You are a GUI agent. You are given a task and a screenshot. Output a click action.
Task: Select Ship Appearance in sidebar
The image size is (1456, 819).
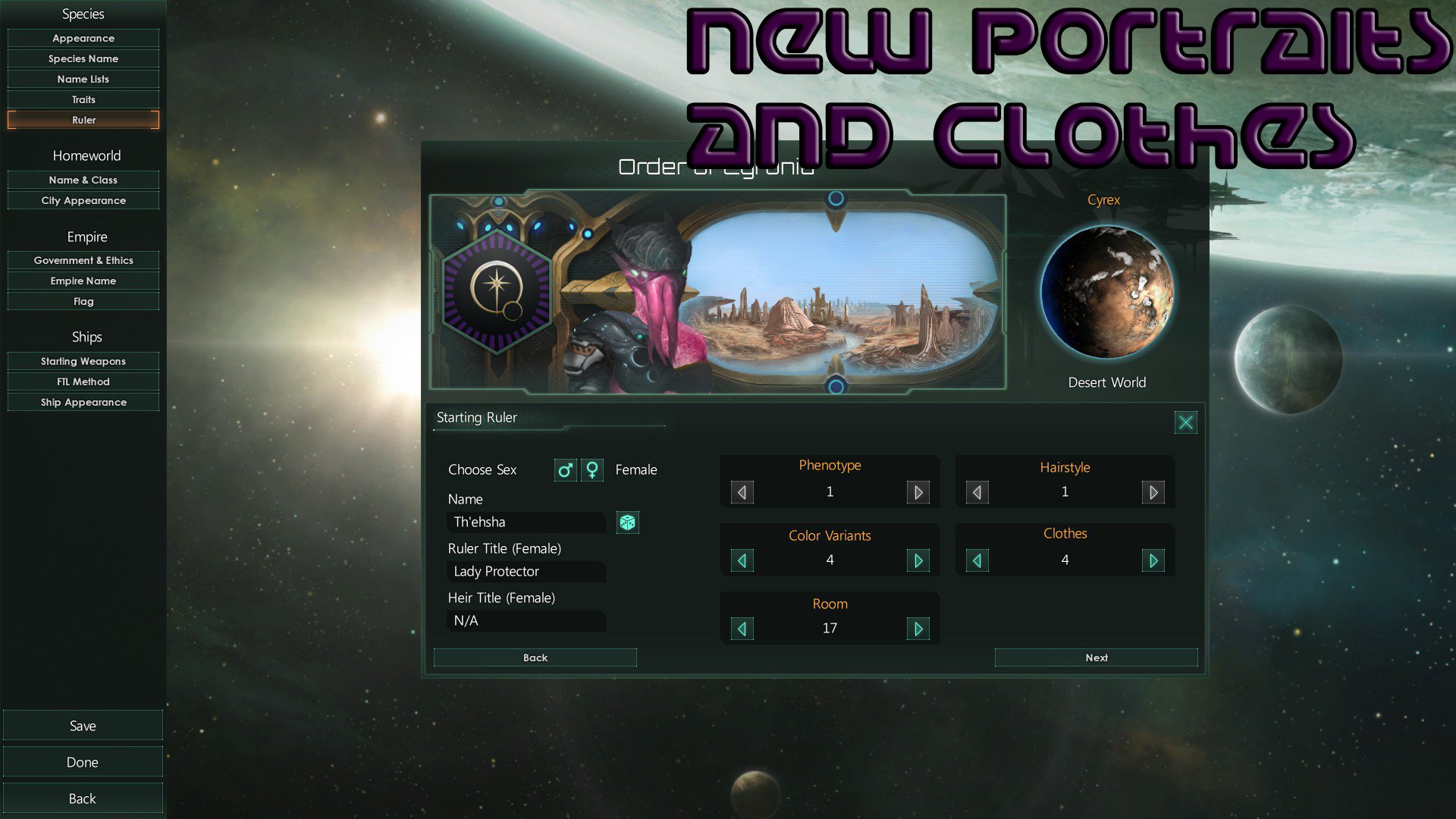[83, 402]
